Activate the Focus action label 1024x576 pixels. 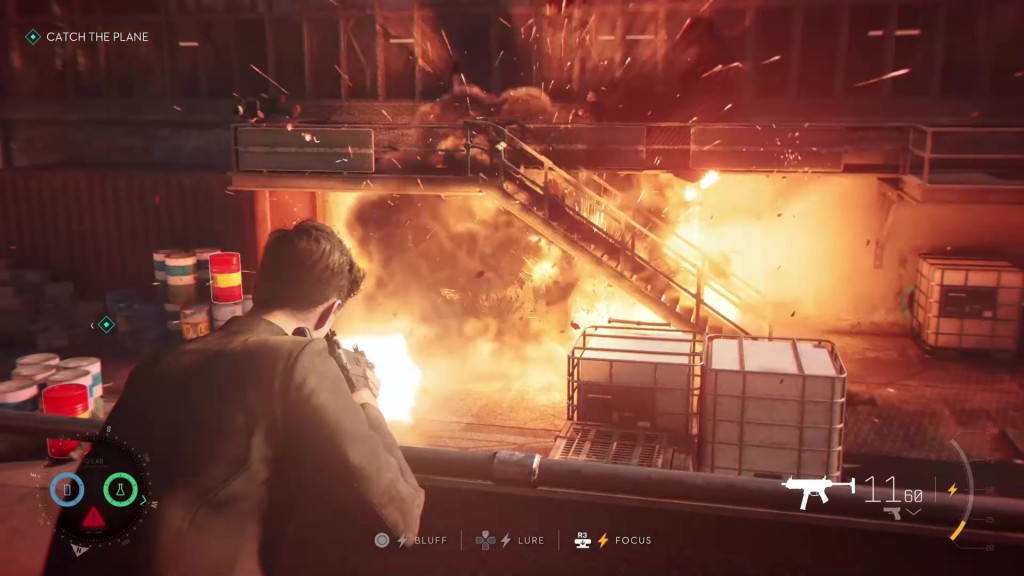click(x=633, y=540)
